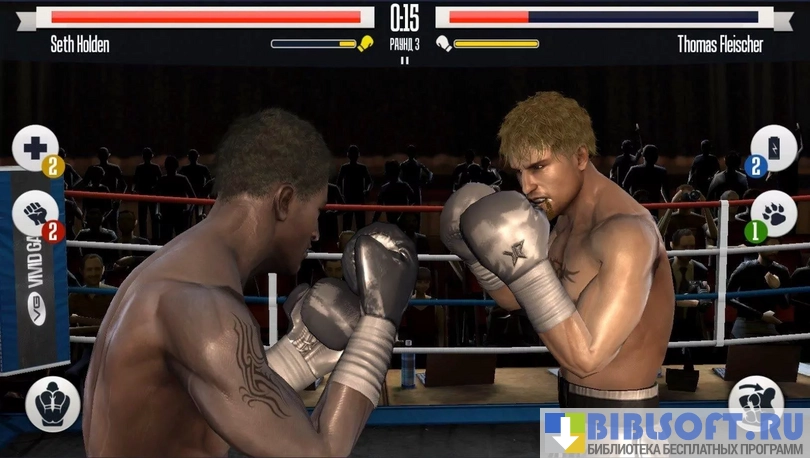This screenshot has height=458, width=810.
Task: Tap the block guard button
Action: point(52,404)
